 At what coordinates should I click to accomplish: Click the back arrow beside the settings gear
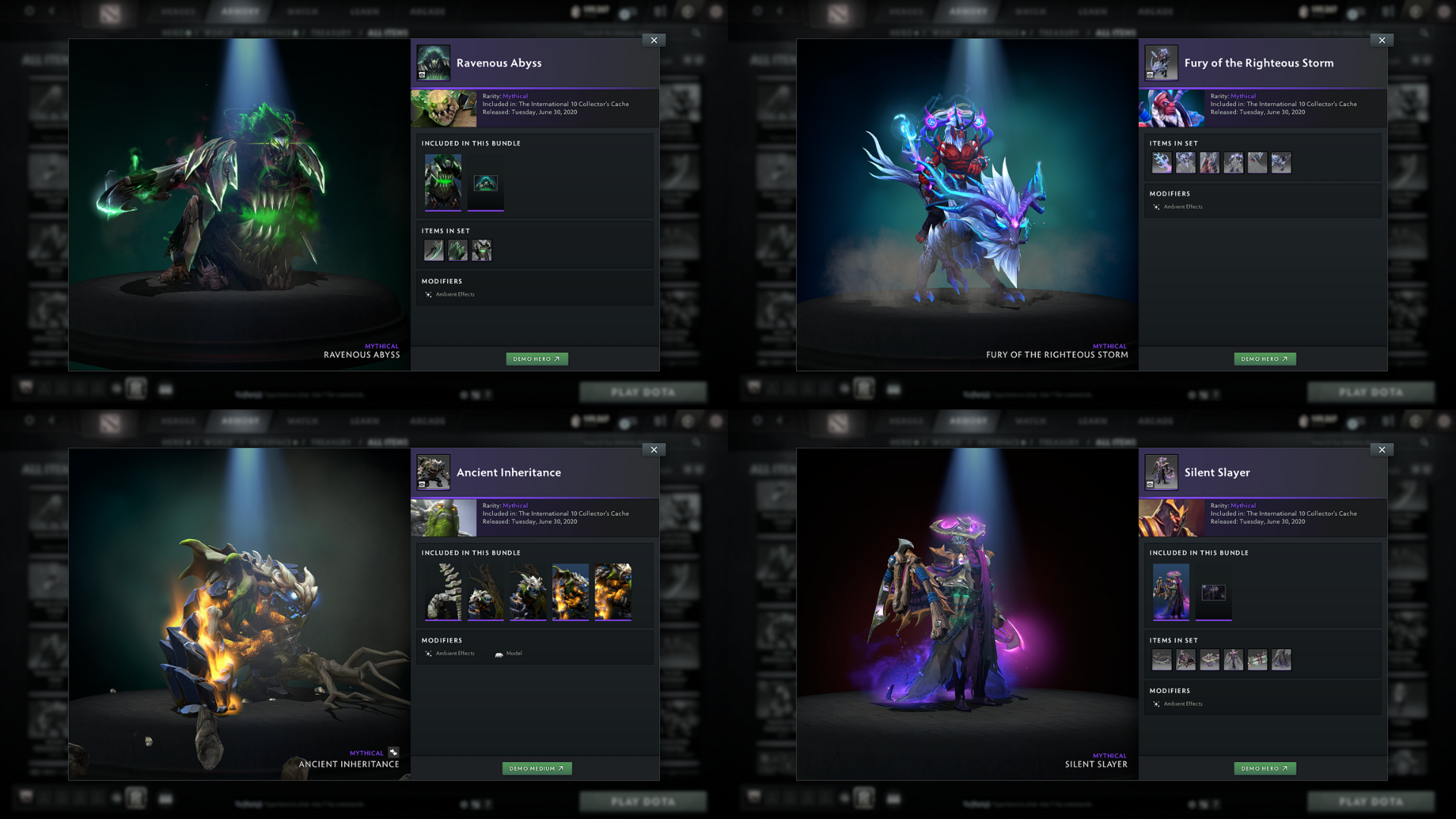click(50, 11)
